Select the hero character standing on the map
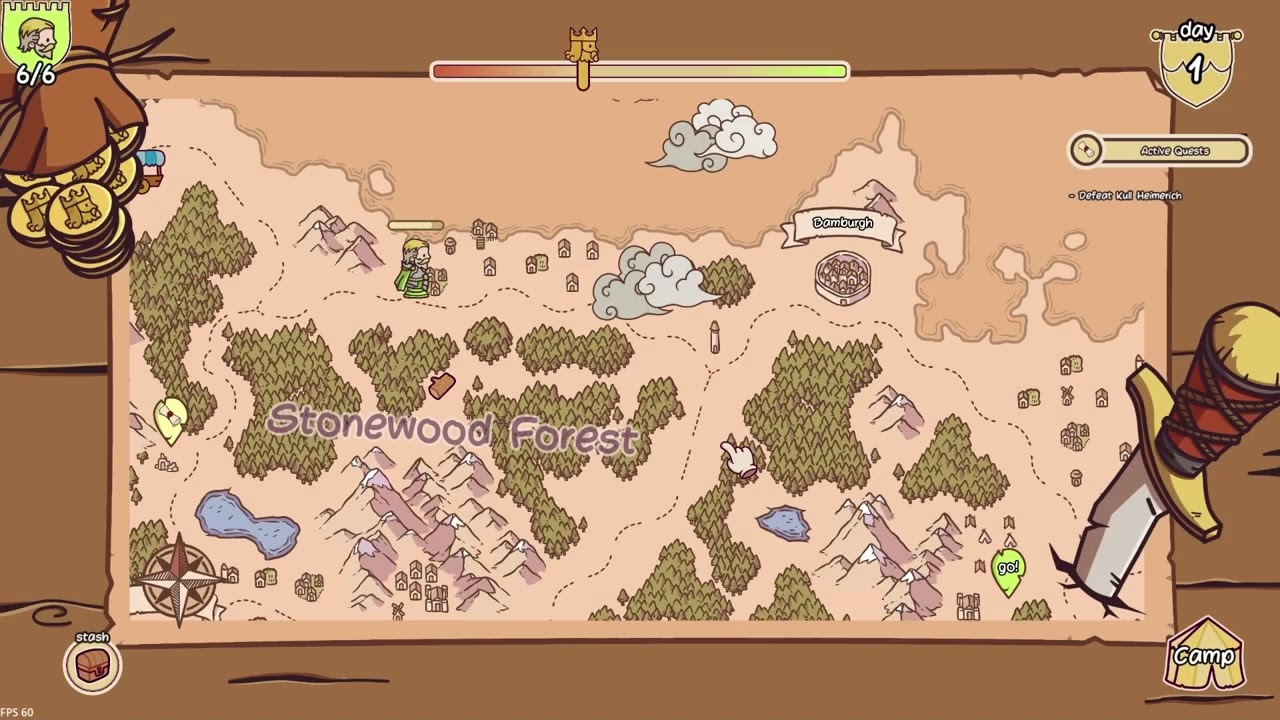Viewport: 1280px width, 720px height. (x=418, y=268)
